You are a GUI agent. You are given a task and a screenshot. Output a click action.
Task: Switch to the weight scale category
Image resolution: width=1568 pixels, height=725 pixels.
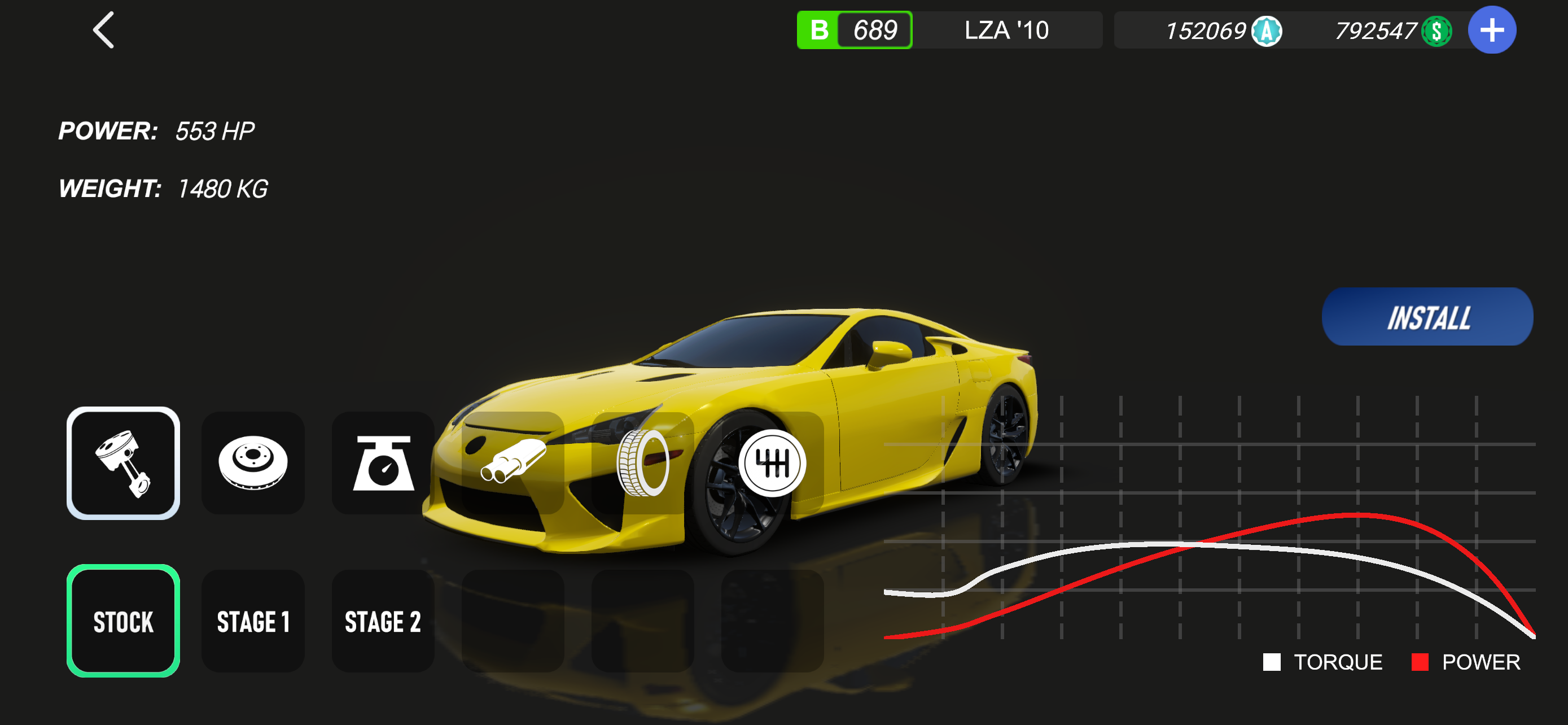[383, 463]
